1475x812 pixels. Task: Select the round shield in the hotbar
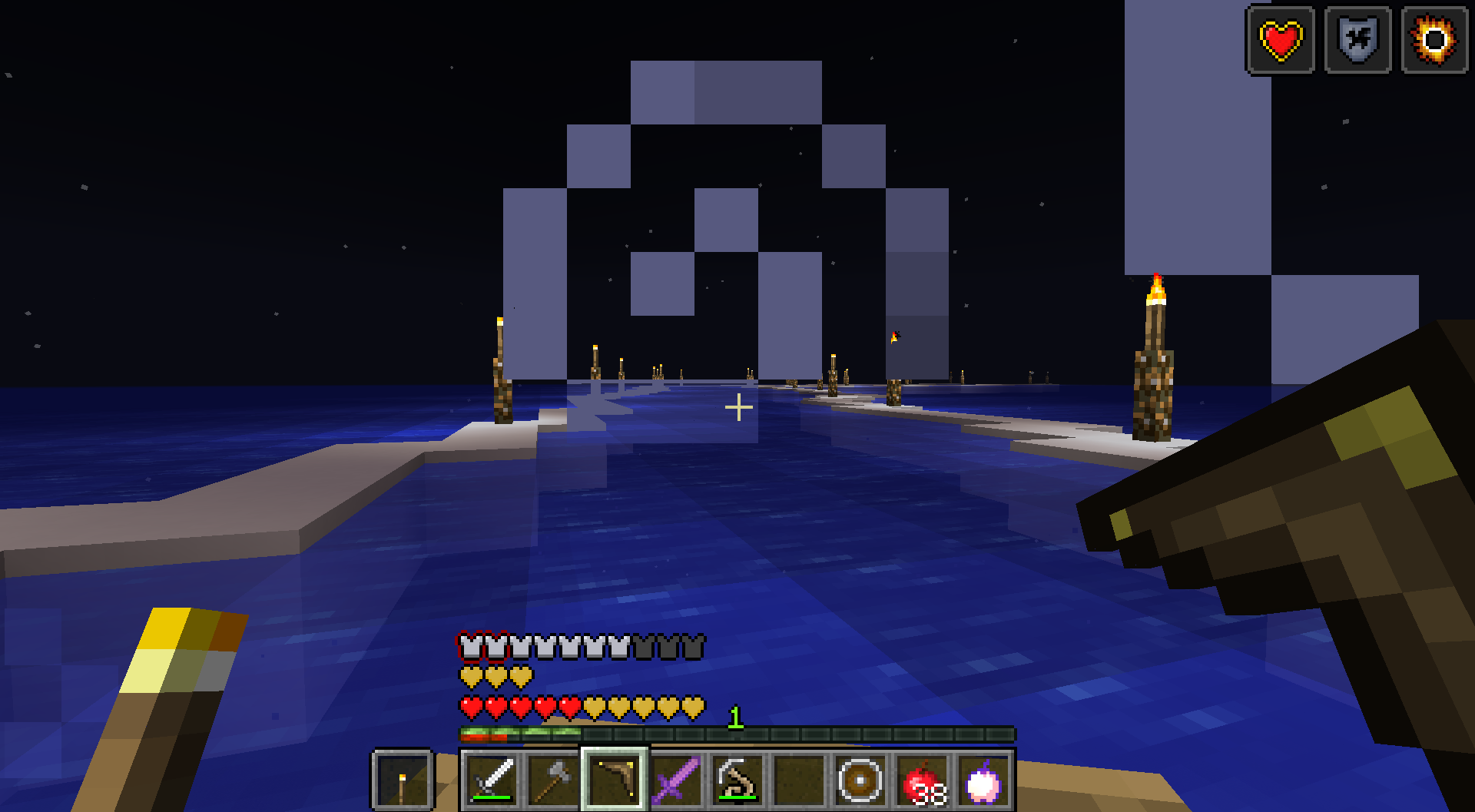pos(860,780)
